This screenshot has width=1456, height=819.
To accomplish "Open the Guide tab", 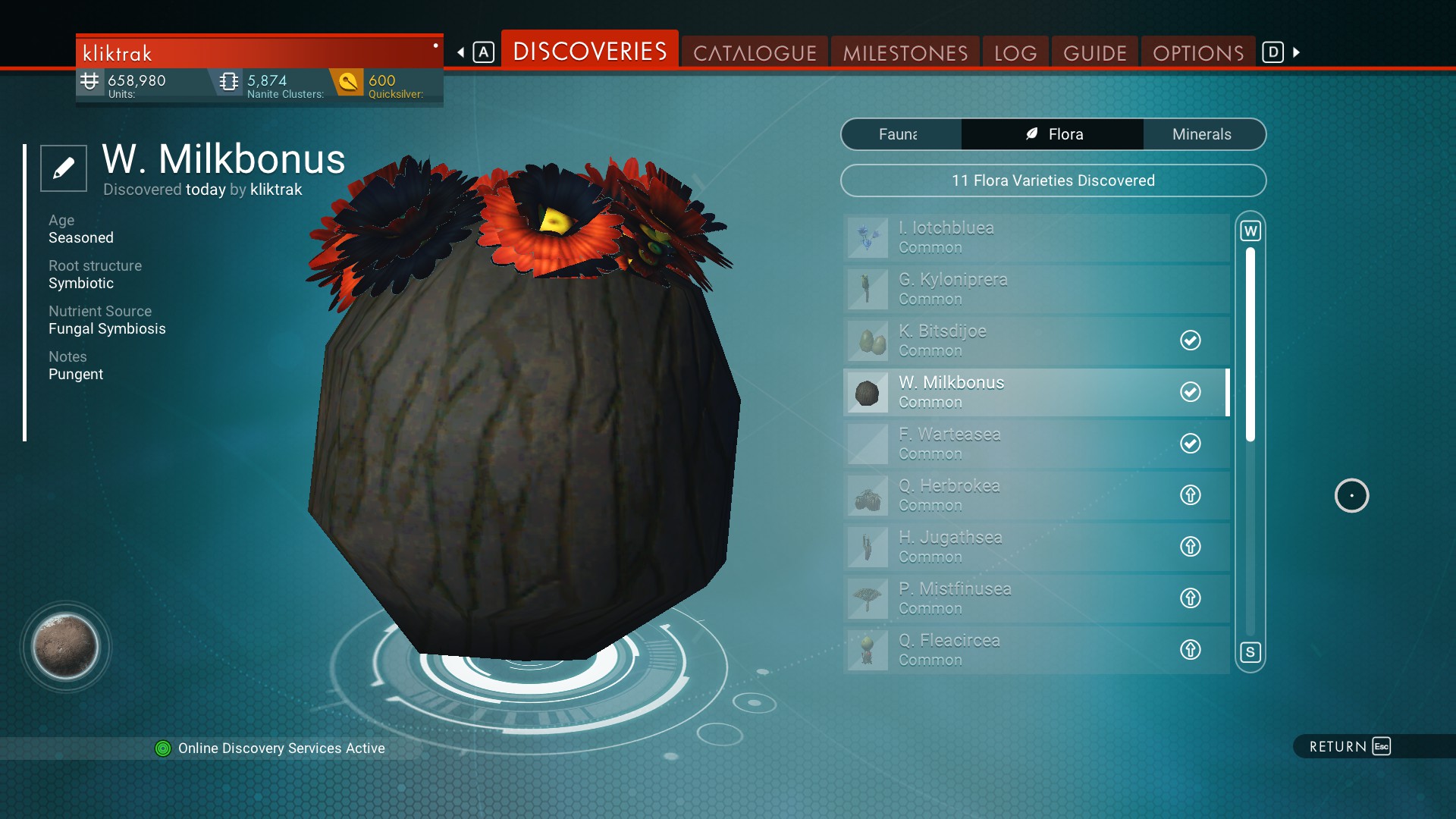I will point(1094,53).
